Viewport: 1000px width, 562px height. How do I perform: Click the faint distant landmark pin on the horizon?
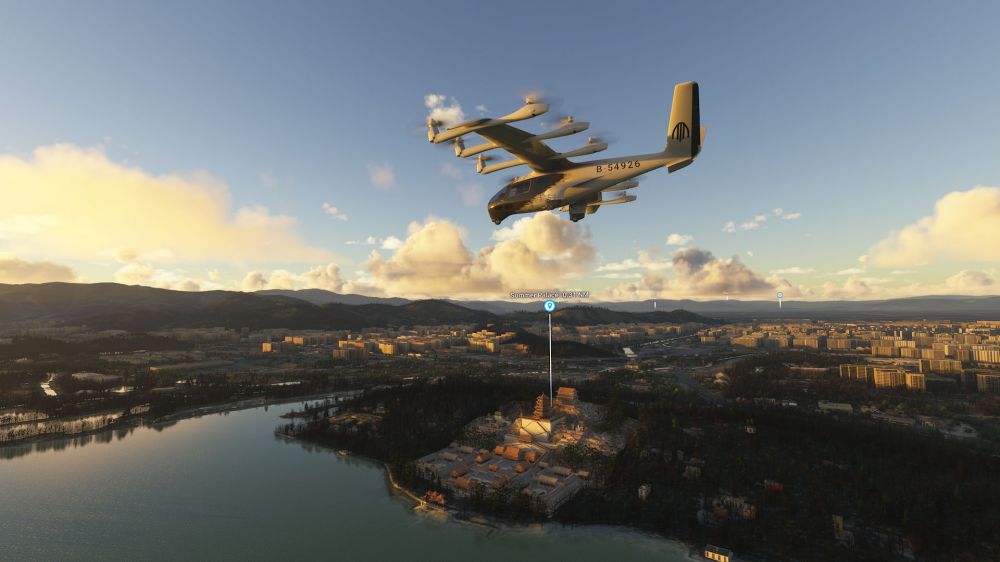(780, 295)
